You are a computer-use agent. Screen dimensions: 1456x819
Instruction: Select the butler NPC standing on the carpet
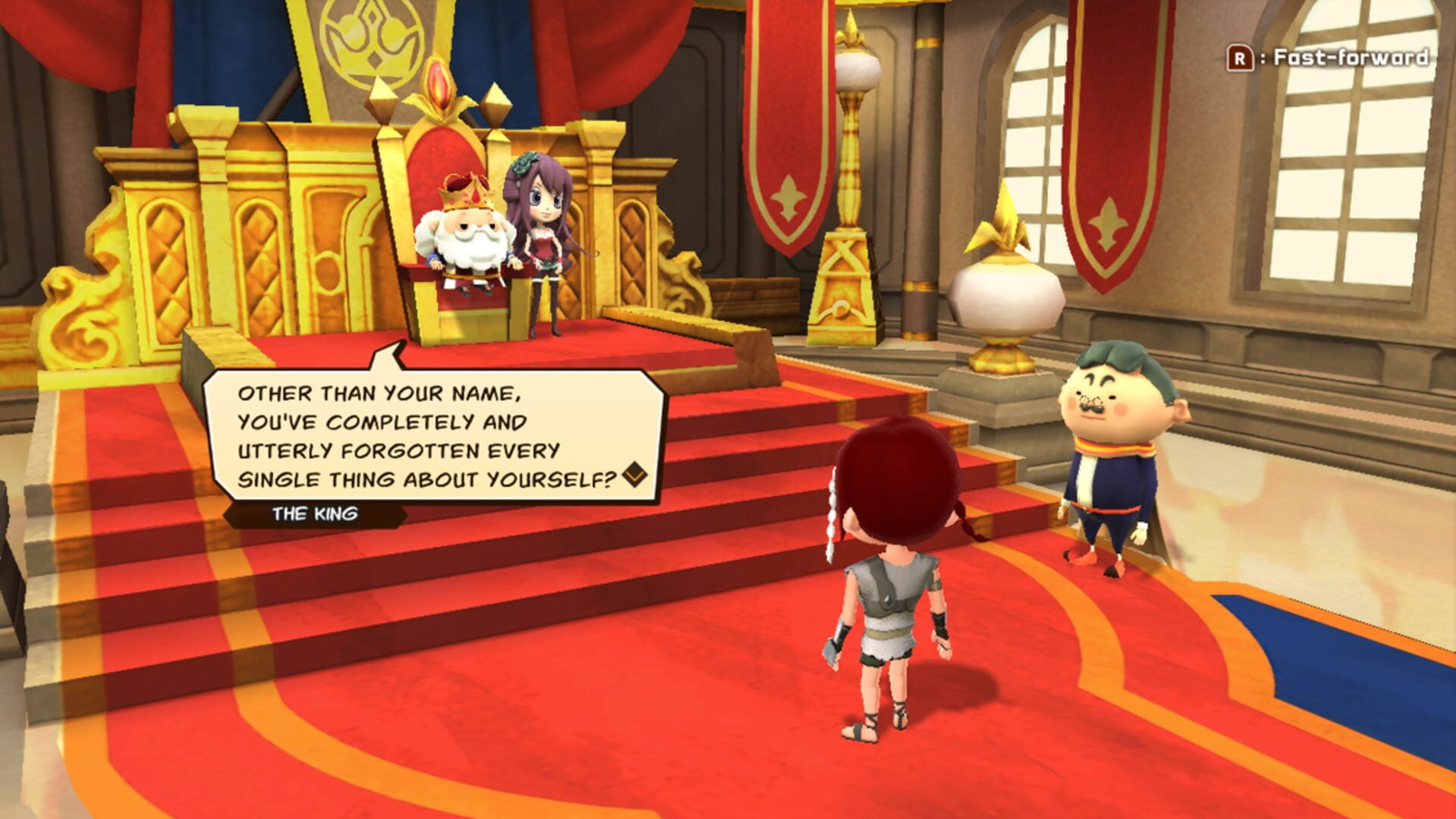(x=1114, y=455)
